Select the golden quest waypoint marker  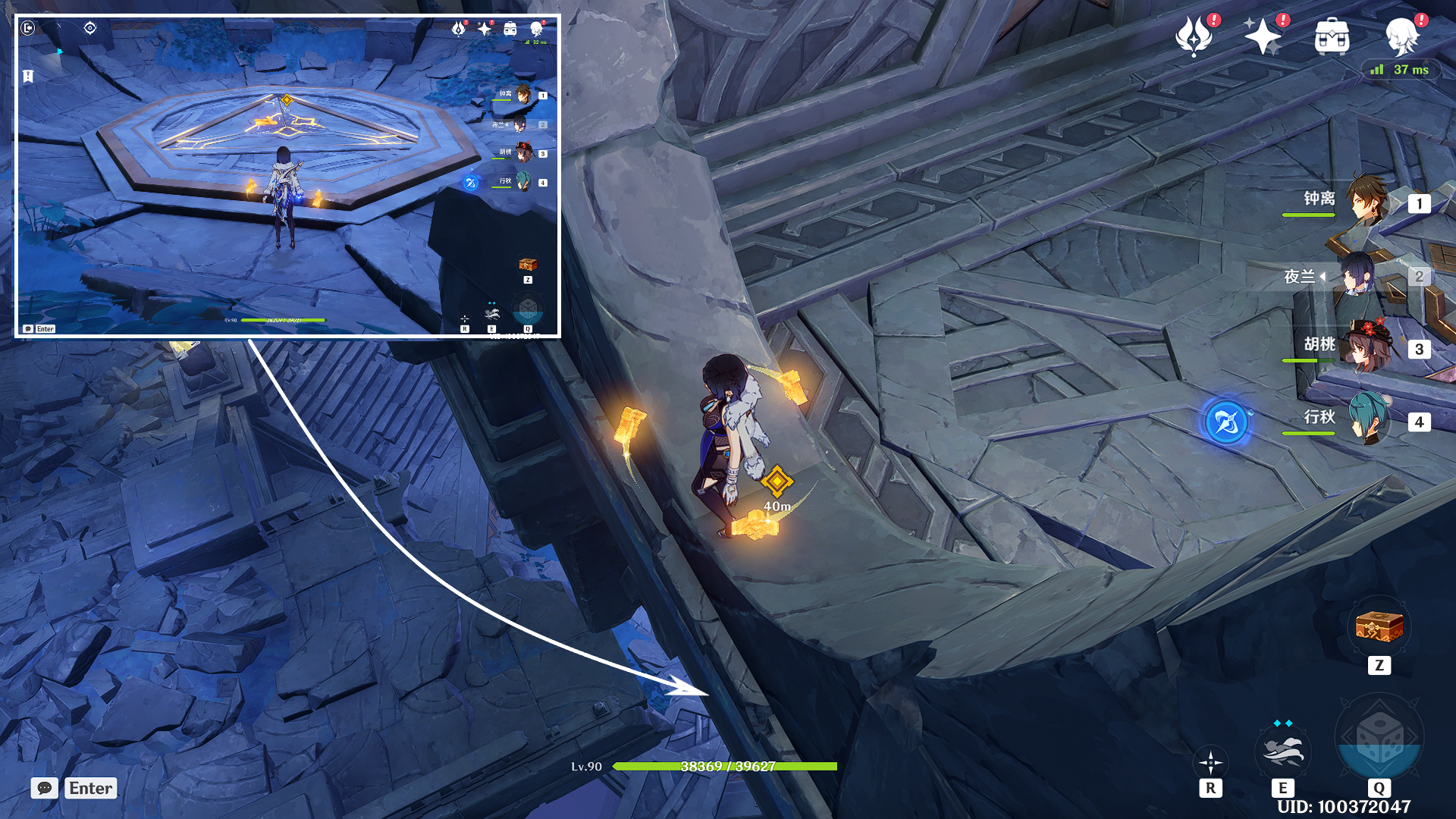point(777,481)
